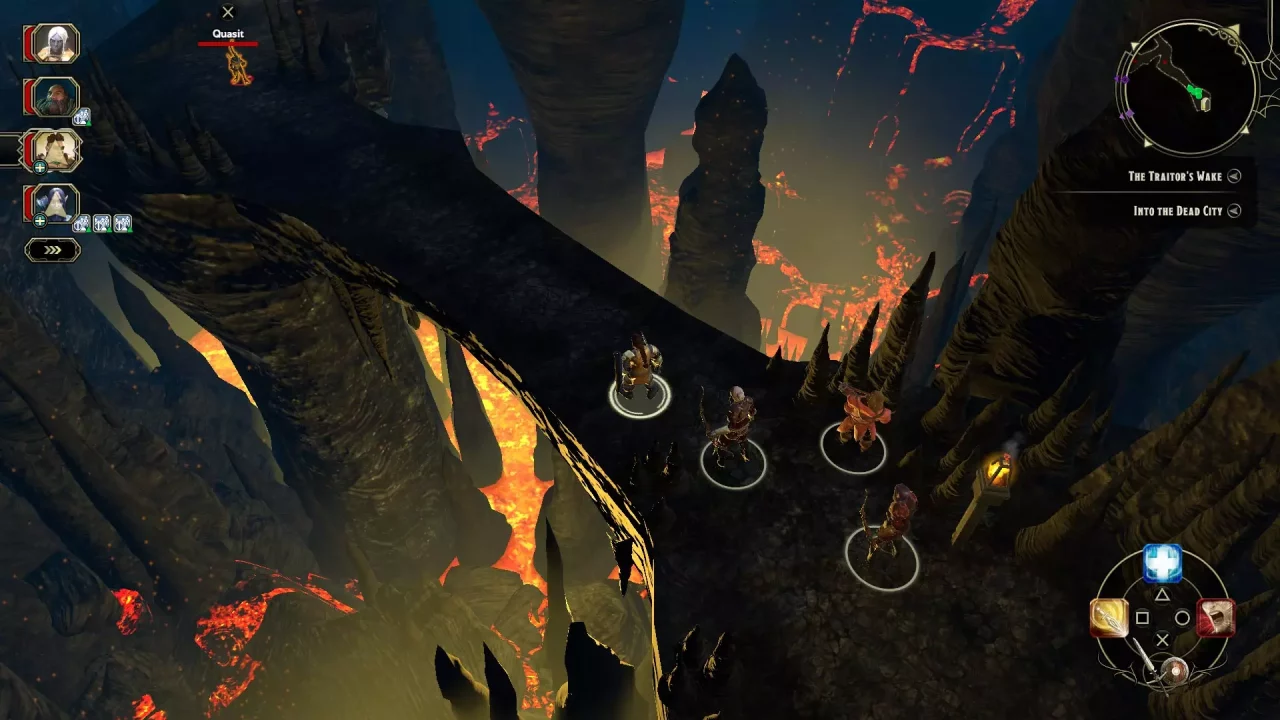The image size is (1280, 720).
Task: Select the blue healing cross on the action wheel
Action: tap(1162, 563)
